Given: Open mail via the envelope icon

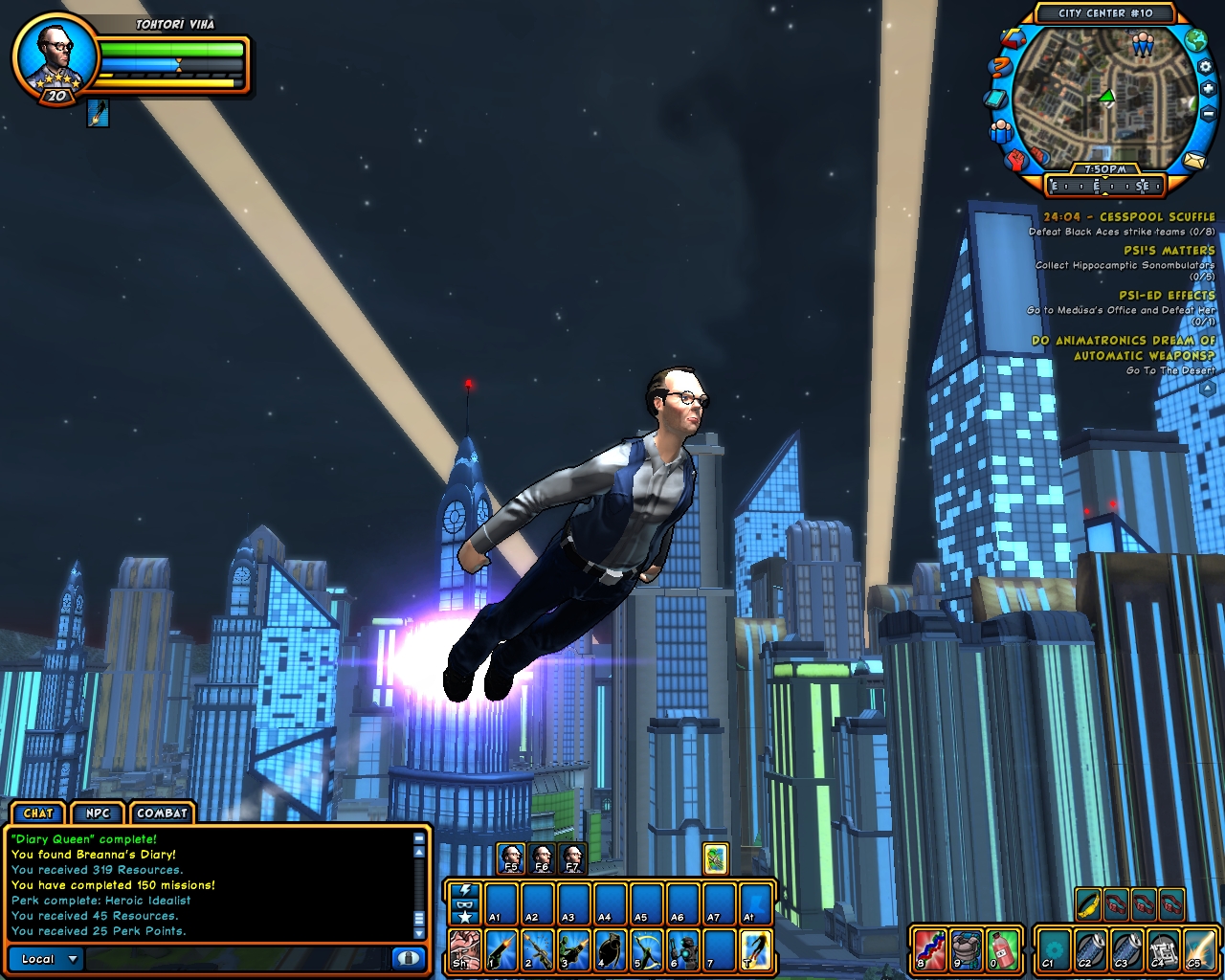Looking at the screenshot, I should point(1192,161).
